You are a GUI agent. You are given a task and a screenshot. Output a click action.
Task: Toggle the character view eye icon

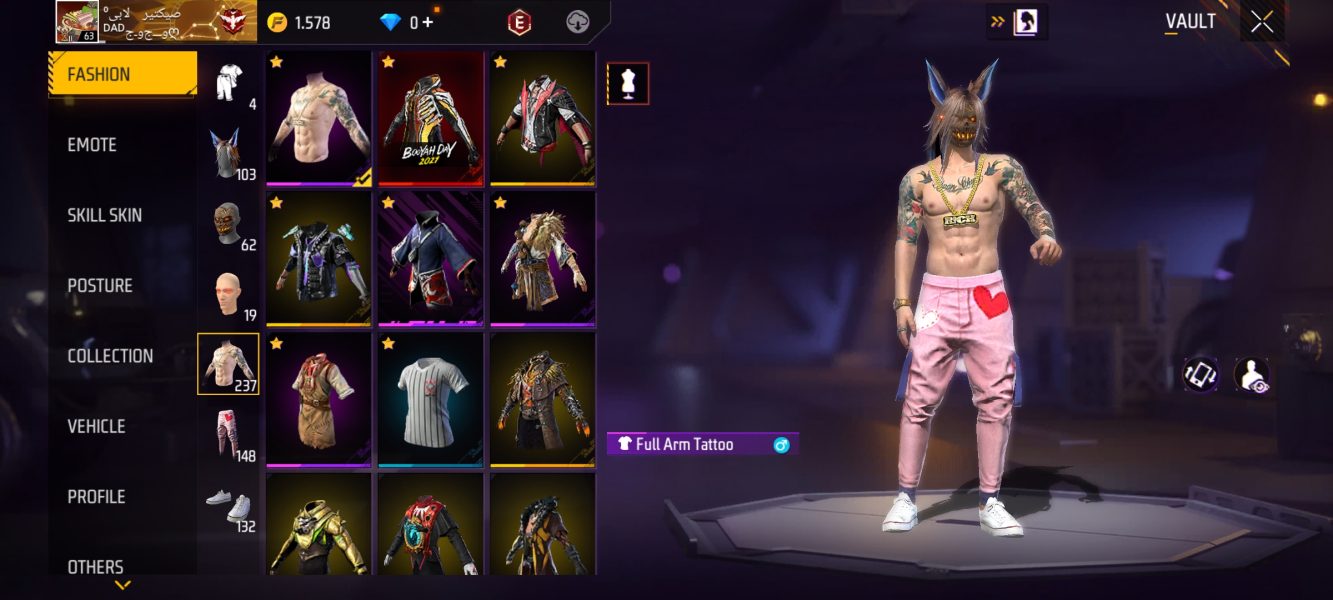[x=1251, y=374]
